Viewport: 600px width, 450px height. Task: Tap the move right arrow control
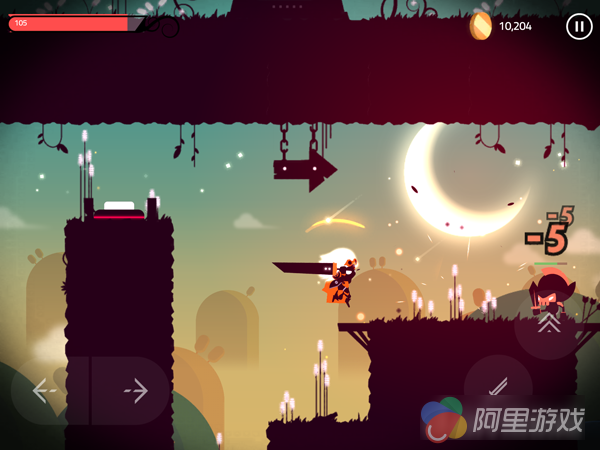click(135, 390)
